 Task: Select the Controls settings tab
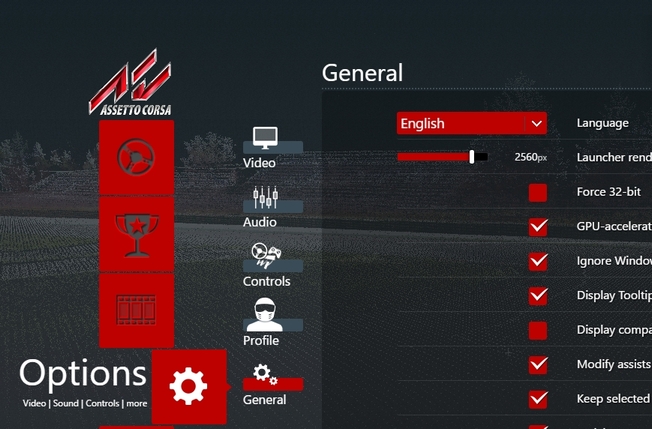tap(265, 264)
